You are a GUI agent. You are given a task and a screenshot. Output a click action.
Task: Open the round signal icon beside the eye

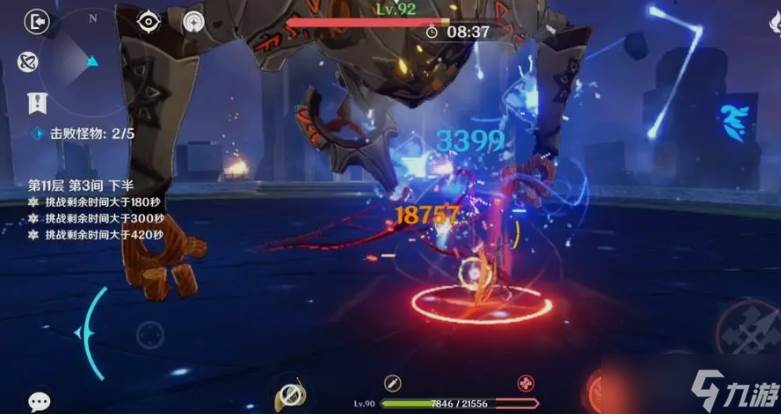click(194, 21)
